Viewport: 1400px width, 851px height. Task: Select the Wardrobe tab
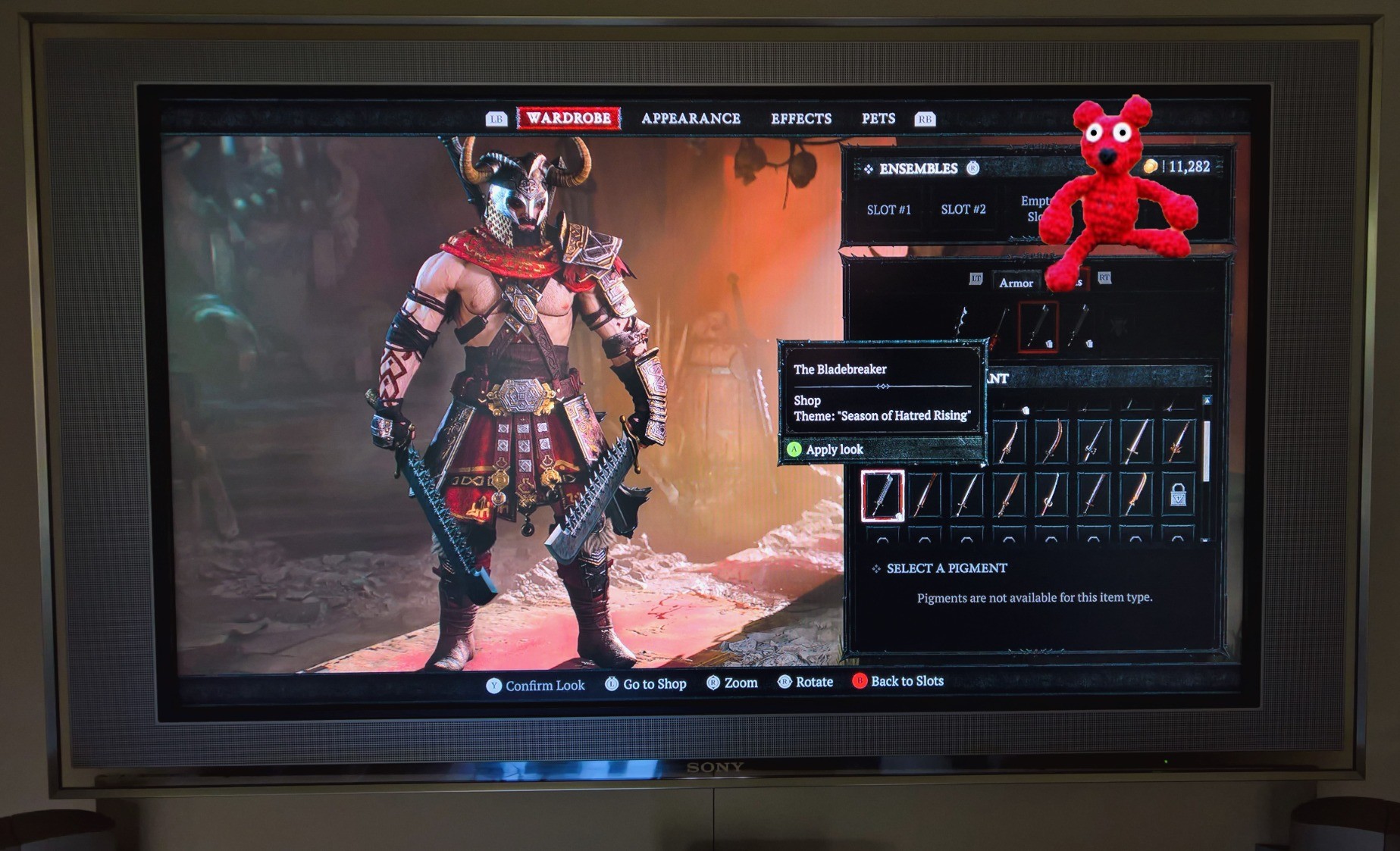click(568, 118)
